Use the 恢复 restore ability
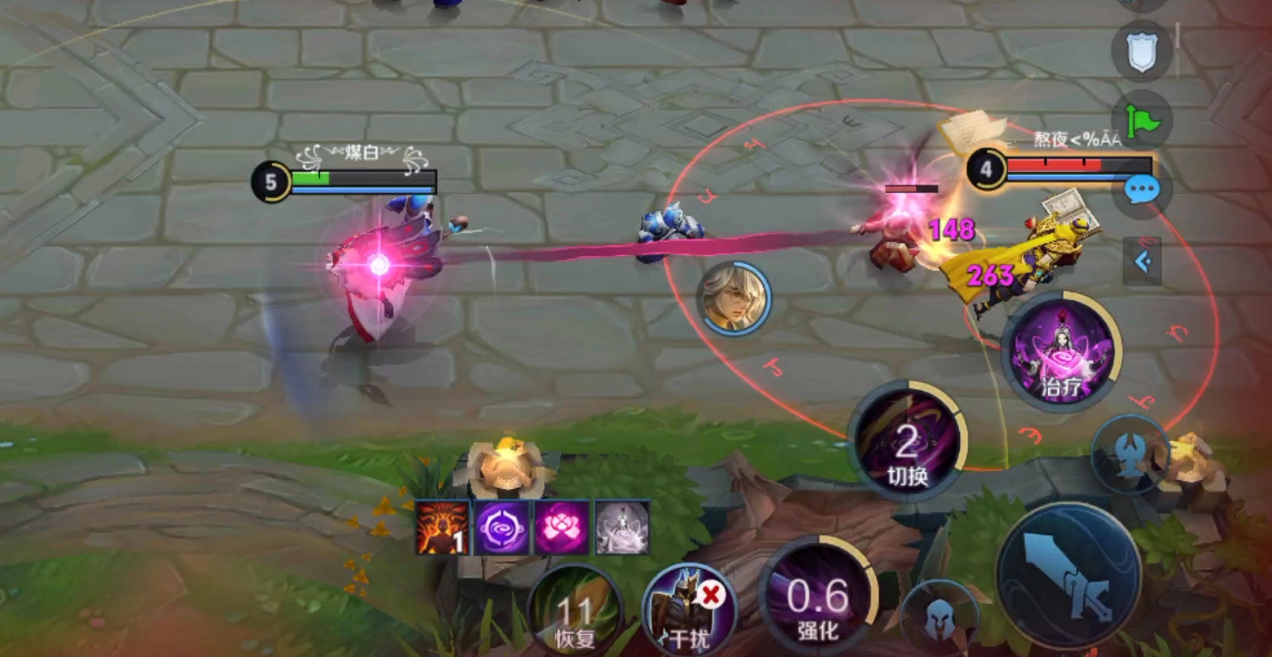 point(574,610)
